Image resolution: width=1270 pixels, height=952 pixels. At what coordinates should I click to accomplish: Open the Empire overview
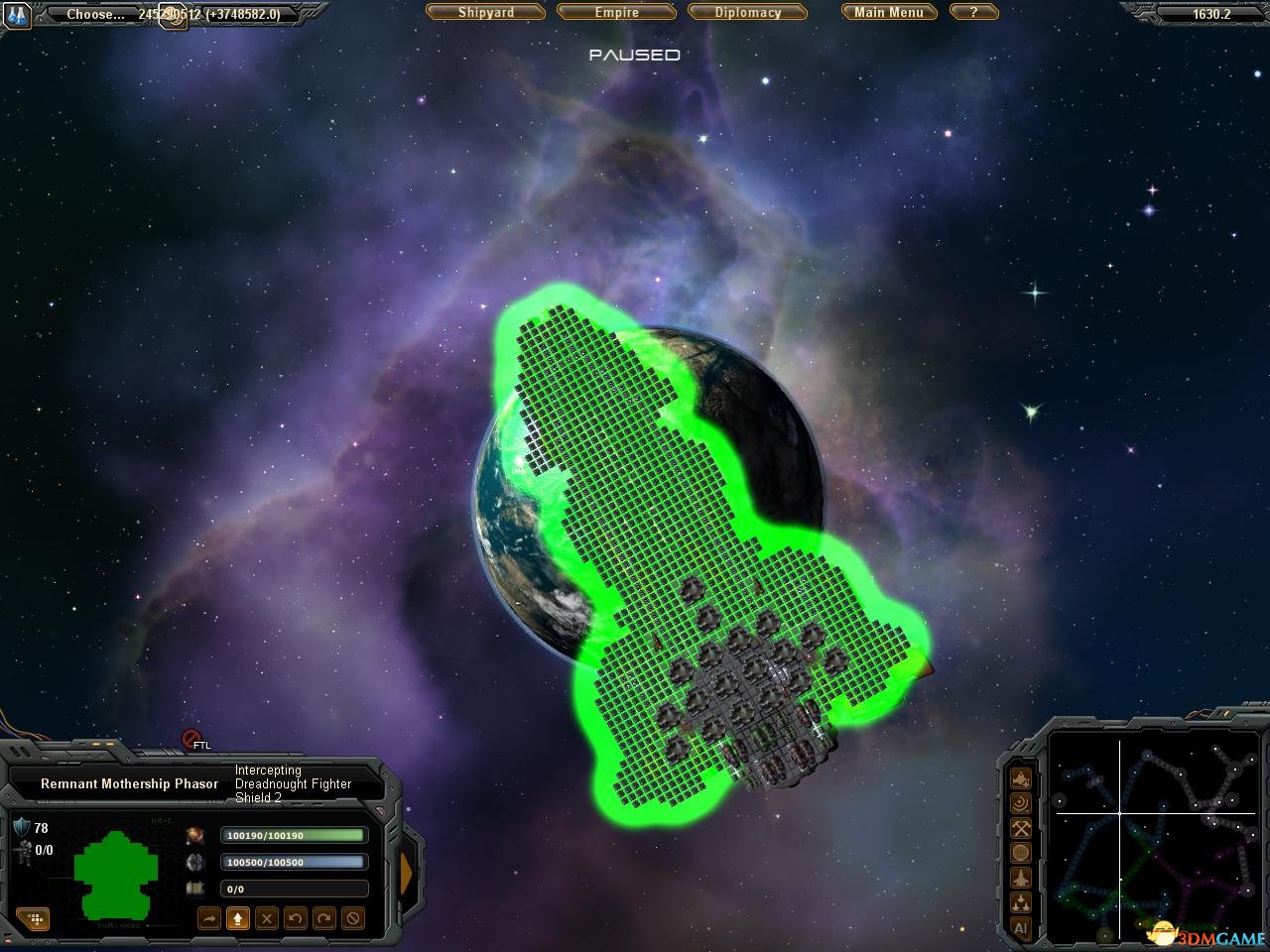[616, 13]
